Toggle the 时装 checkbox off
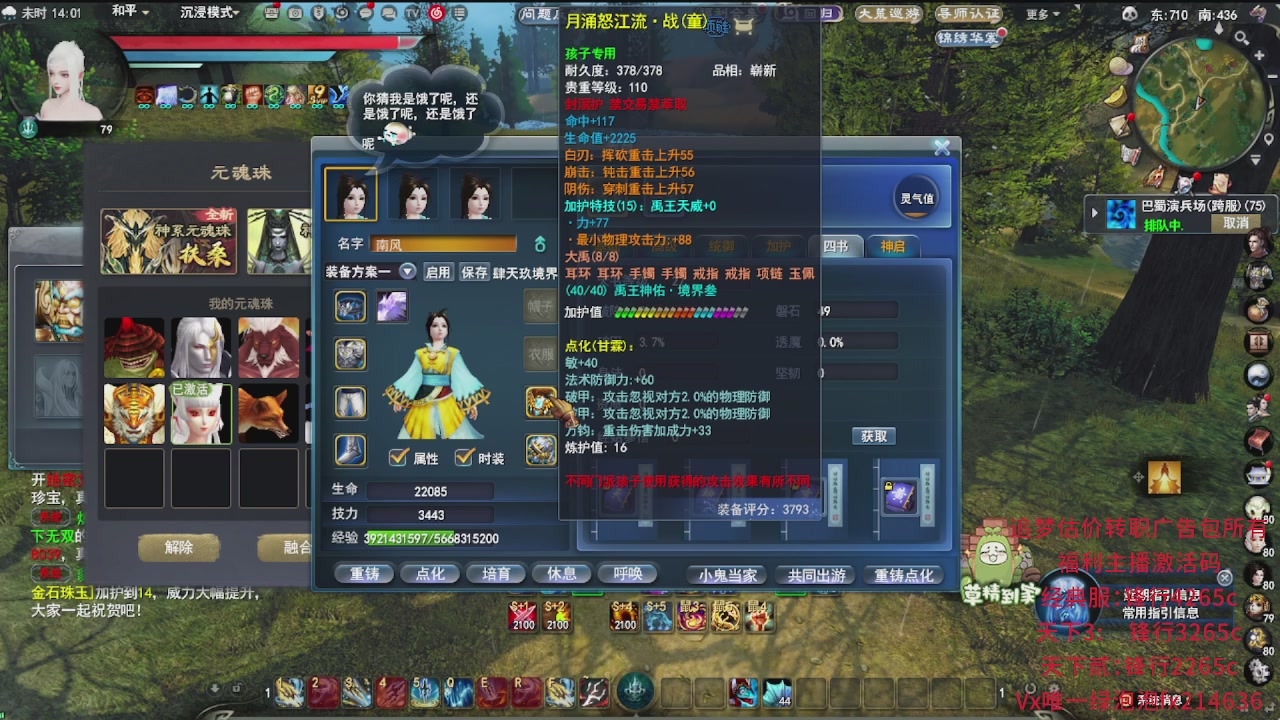 click(465, 455)
